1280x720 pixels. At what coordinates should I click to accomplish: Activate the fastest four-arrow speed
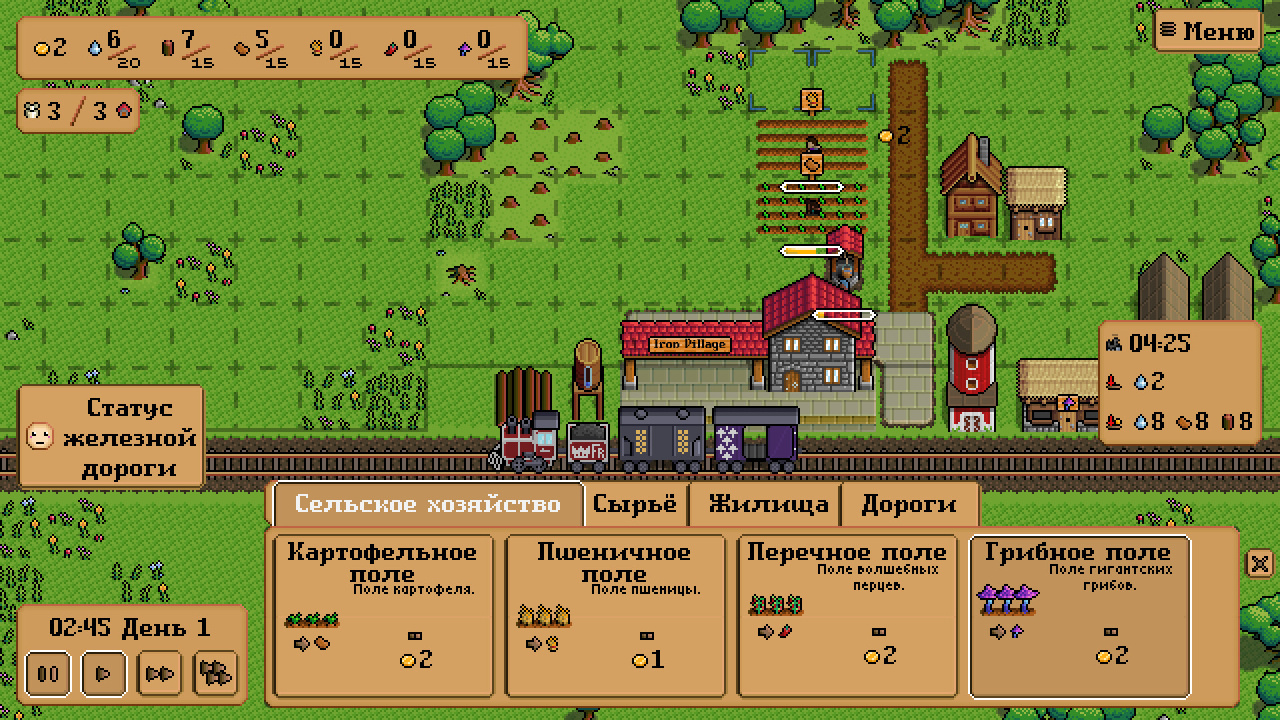216,674
